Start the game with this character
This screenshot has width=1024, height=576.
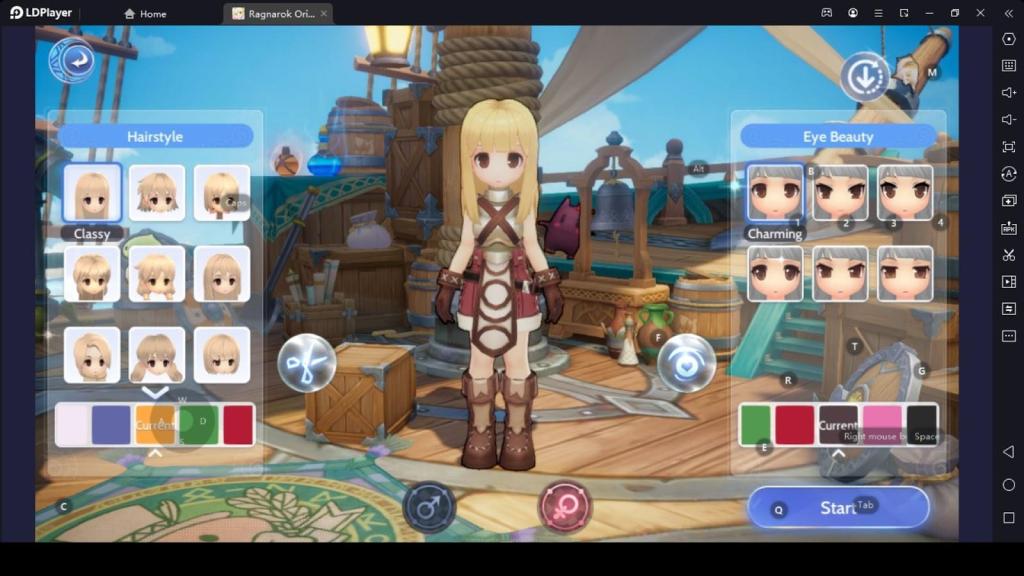click(x=838, y=508)
